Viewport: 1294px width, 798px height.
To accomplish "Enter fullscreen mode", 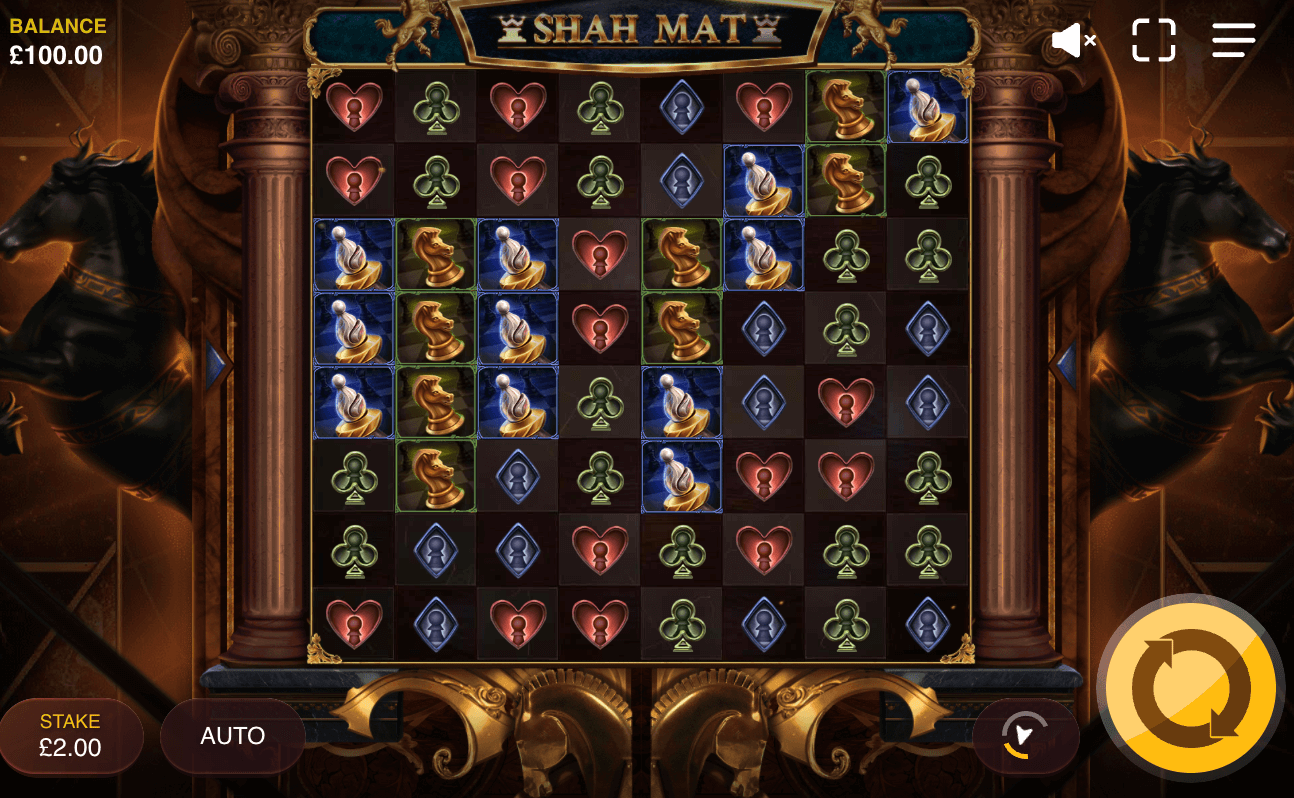I will [x=1153, y=40].
